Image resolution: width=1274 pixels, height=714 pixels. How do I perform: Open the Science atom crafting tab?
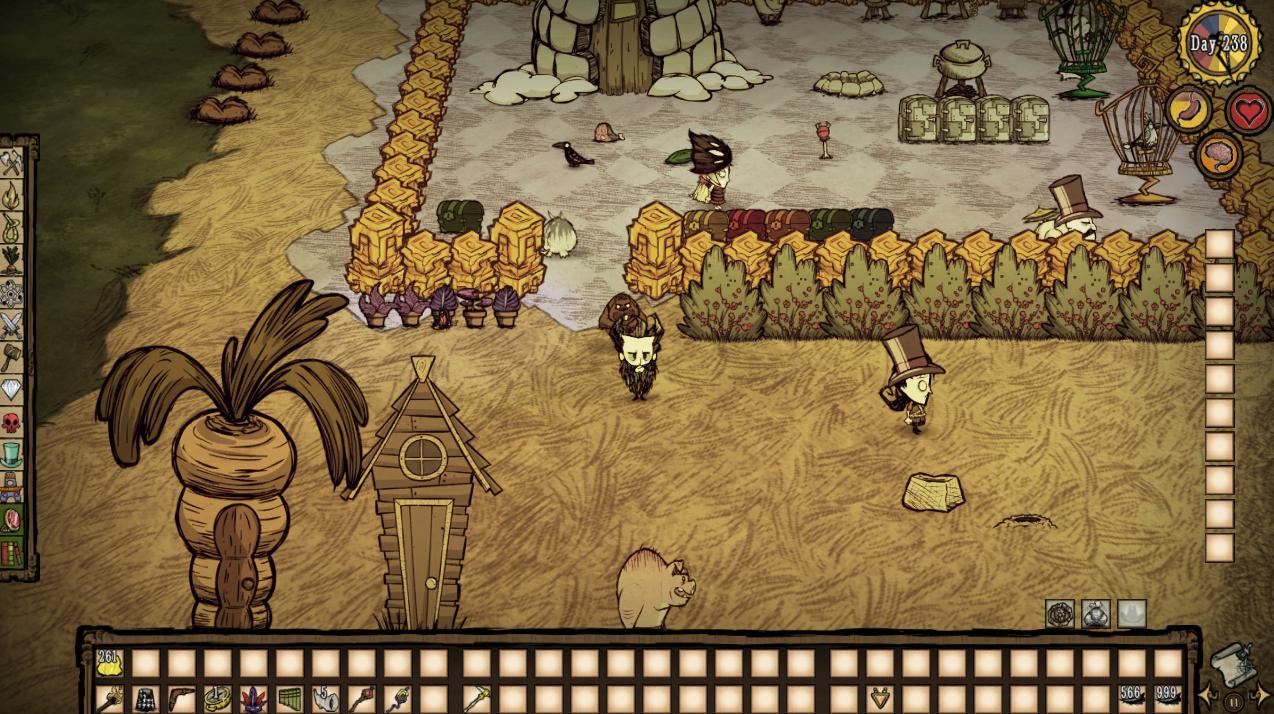pyautogui.click(x=12, y=292)
